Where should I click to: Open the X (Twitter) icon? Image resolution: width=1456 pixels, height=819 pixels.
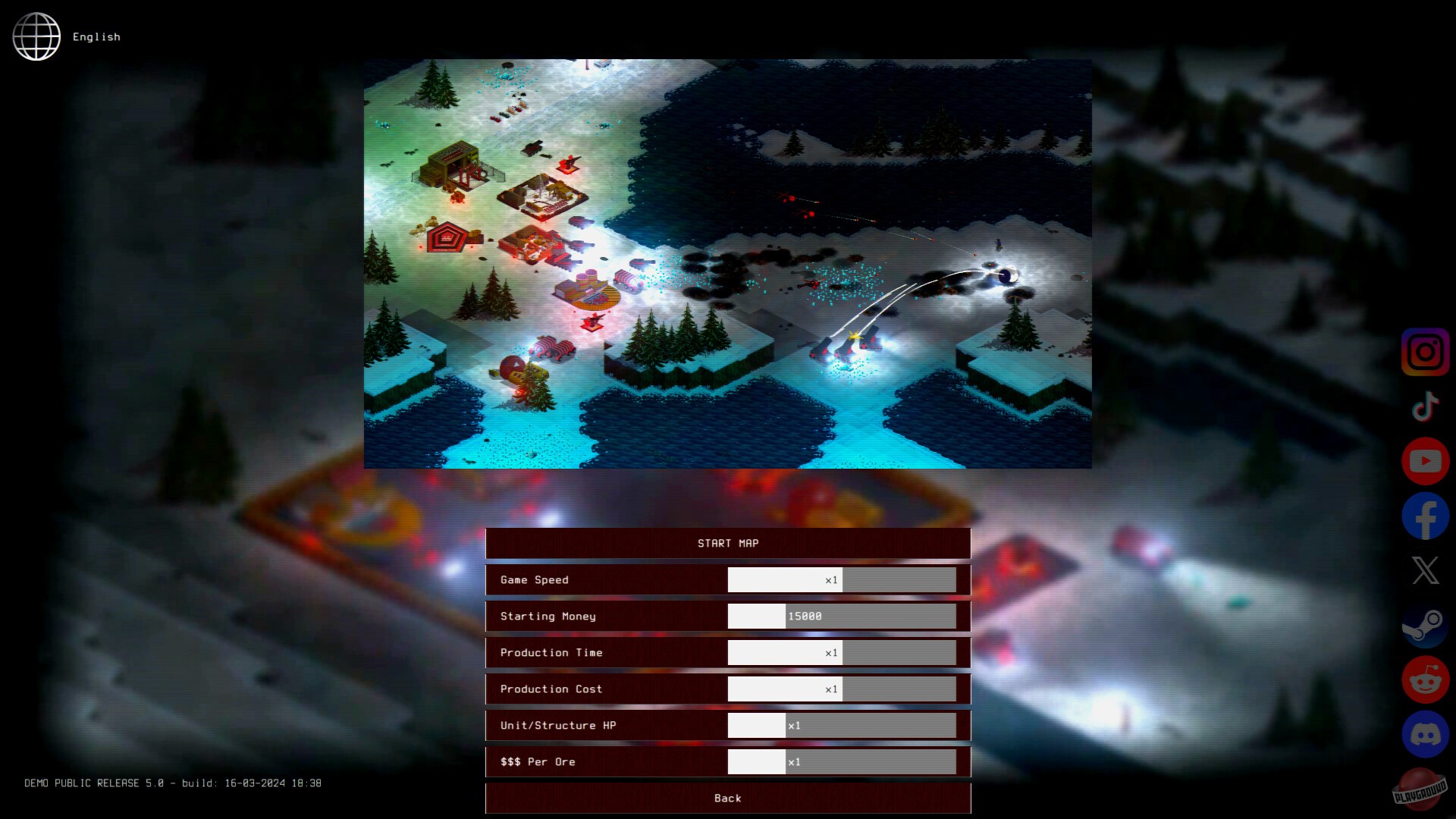point(1424,570)
